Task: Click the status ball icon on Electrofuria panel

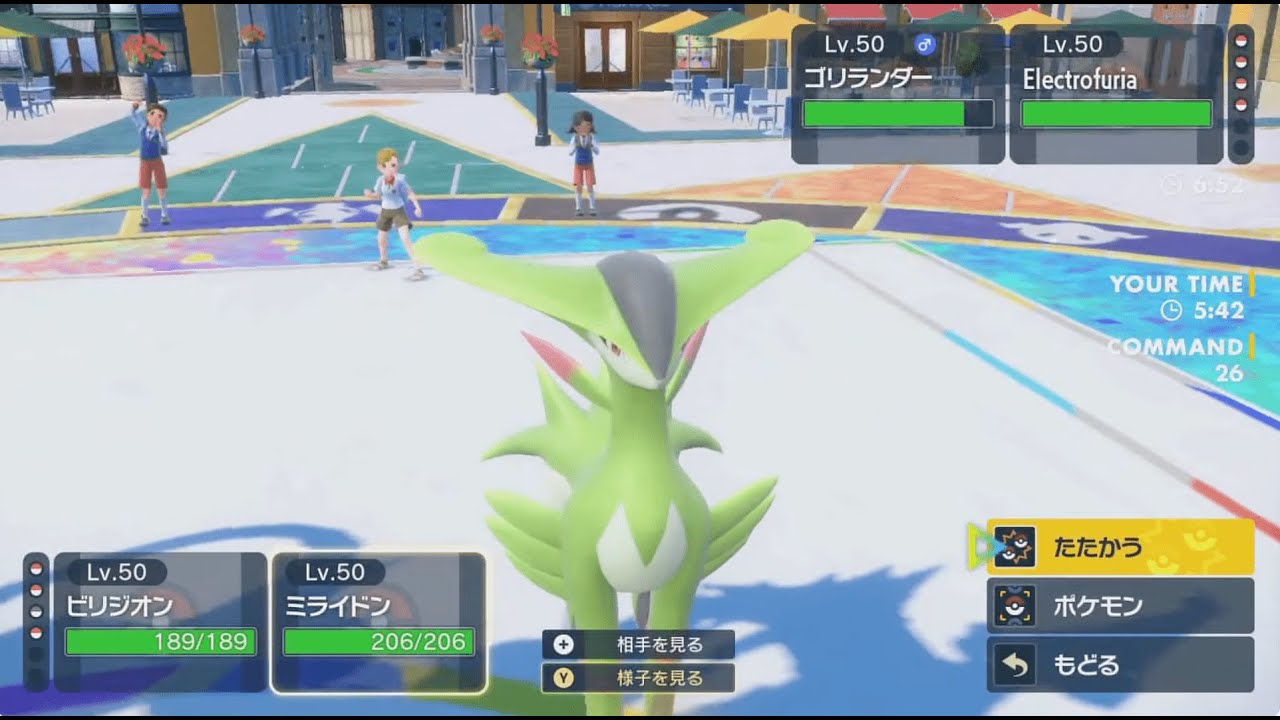Action: coord(1240,40)
